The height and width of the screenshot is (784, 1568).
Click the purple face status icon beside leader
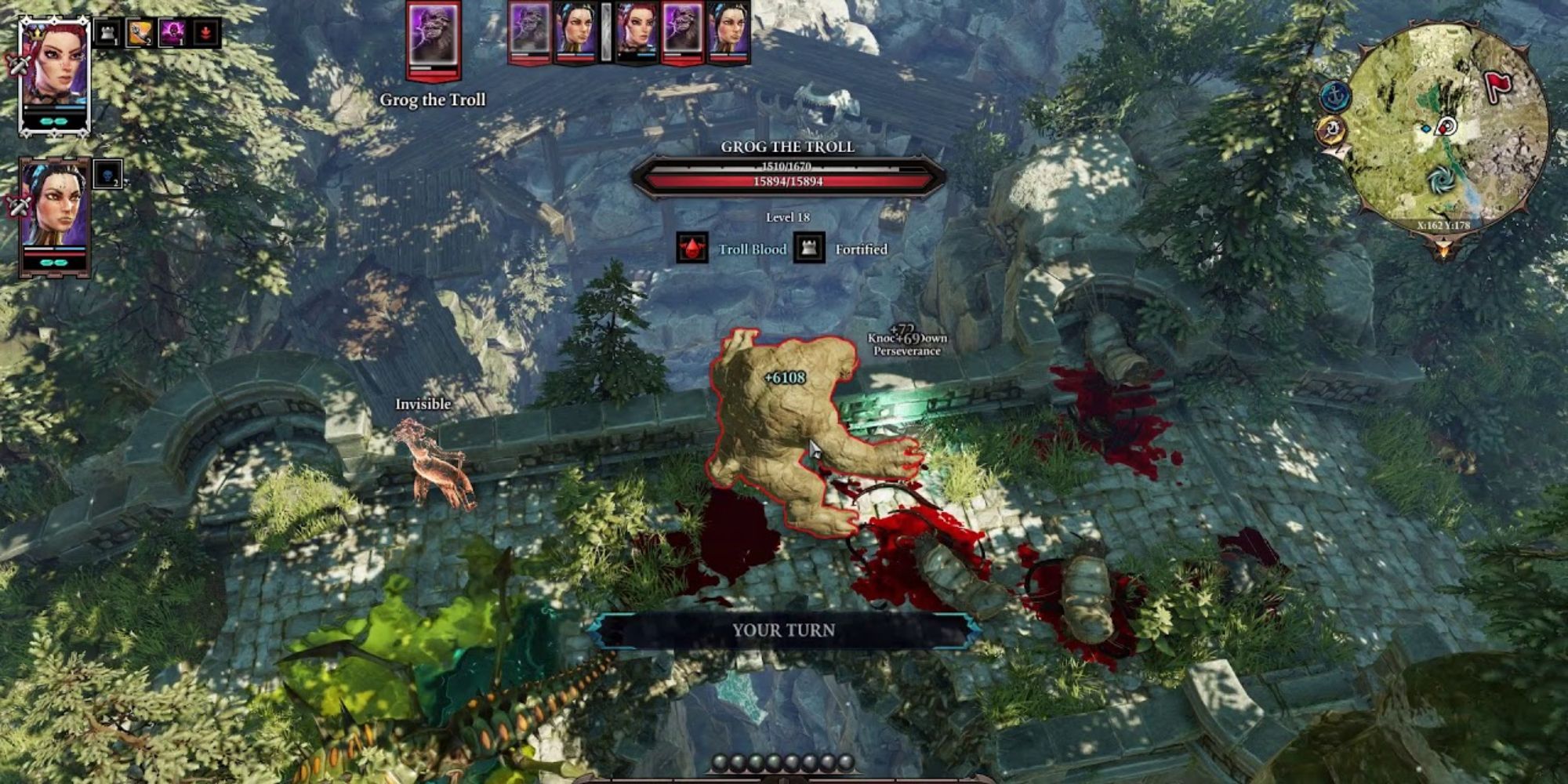click(x=172, y=33)
